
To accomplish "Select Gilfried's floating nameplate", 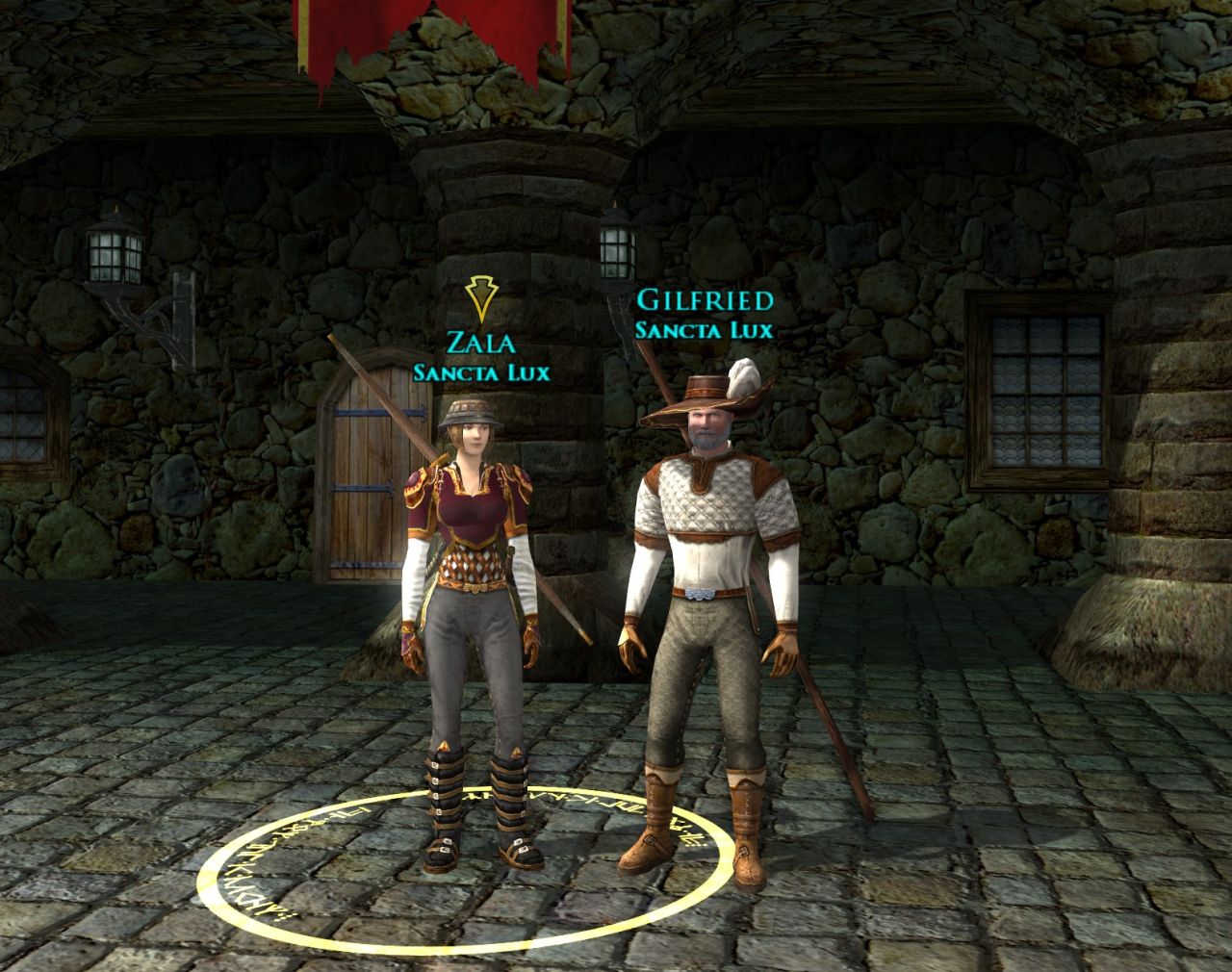I will coord(705,301).
